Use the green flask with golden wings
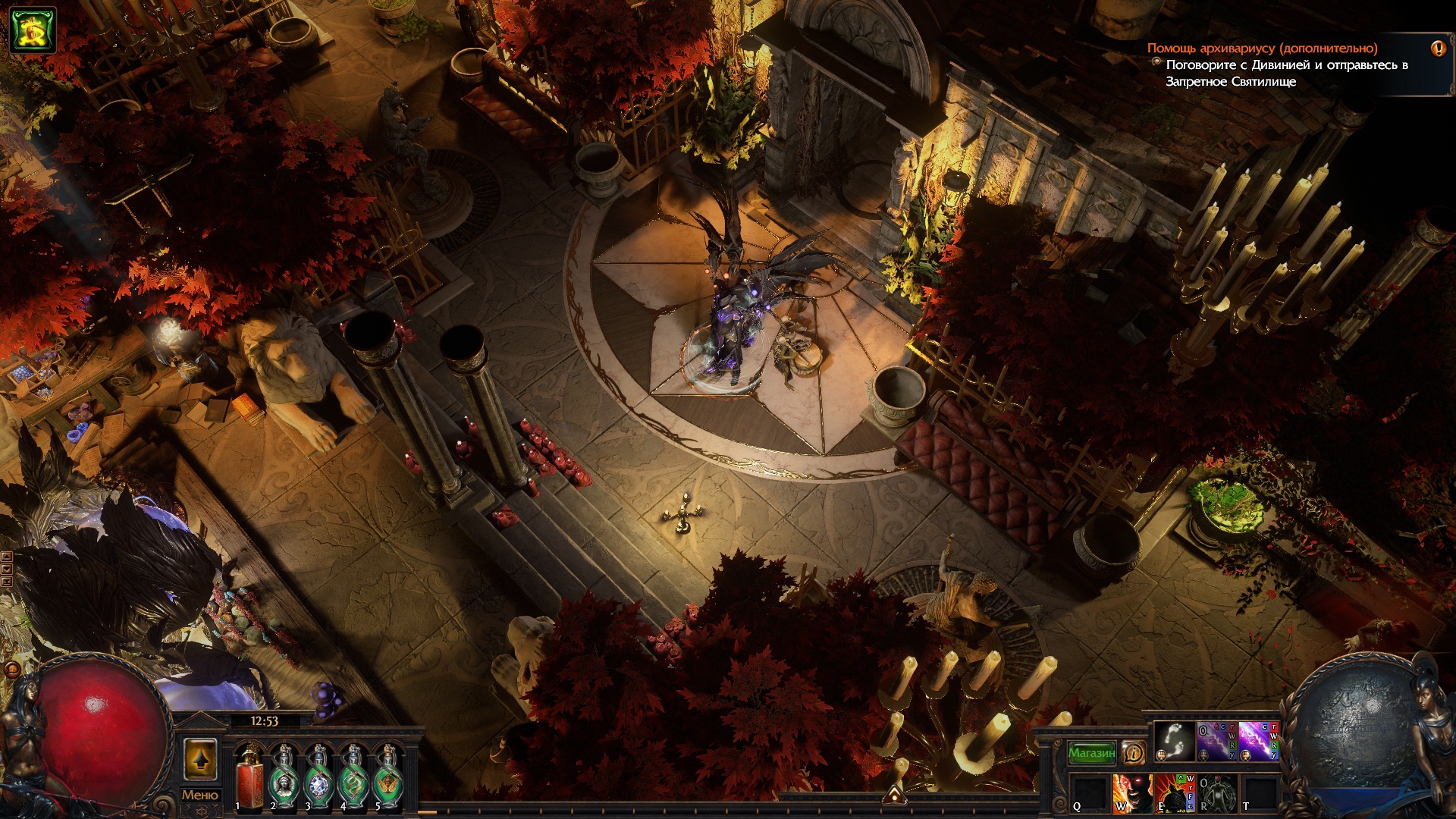The height and width of the screenshot is (819, 1456). point(388,777)
